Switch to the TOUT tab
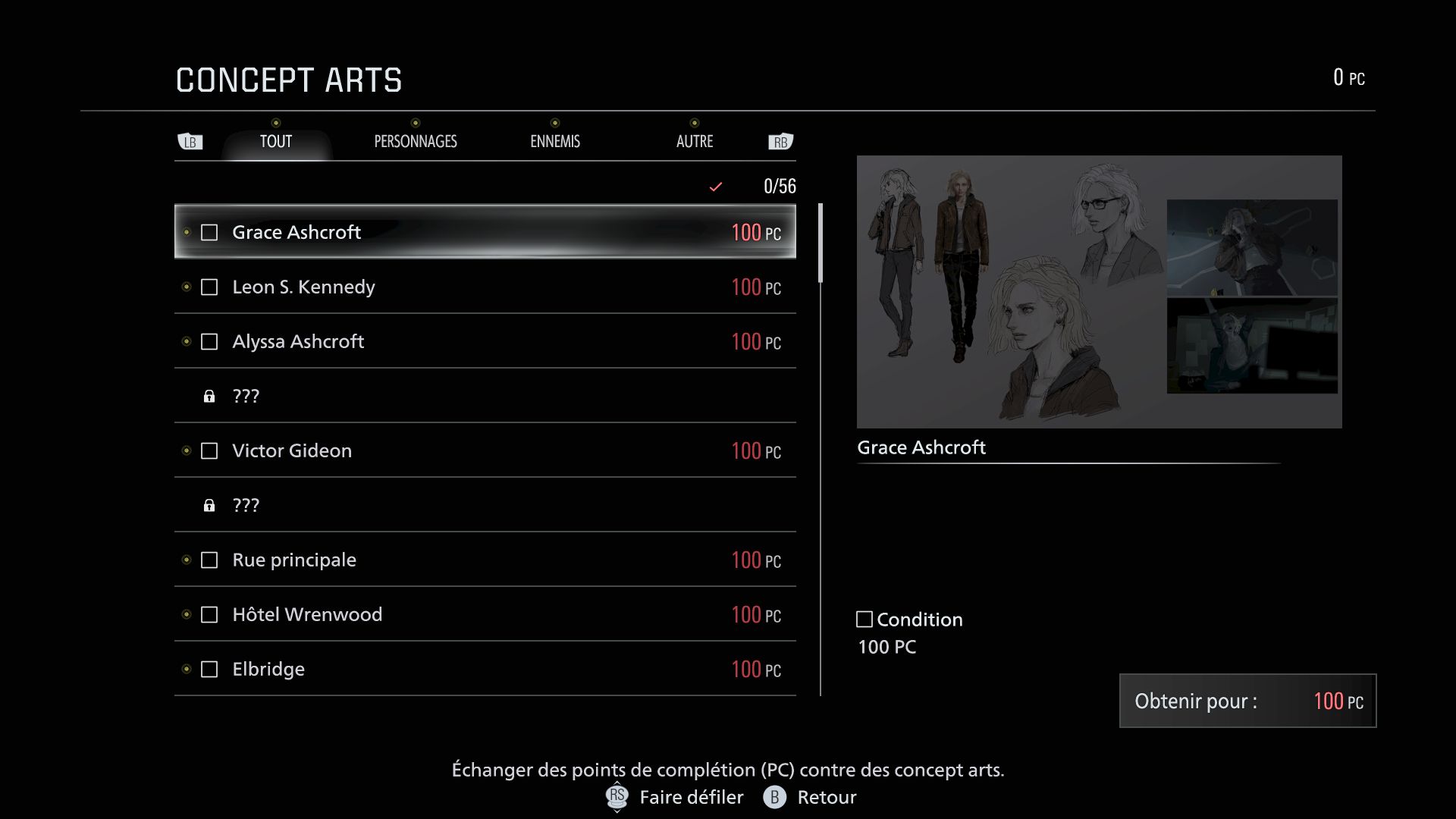Screen dimensions: 1456x819 pos(276,142)
